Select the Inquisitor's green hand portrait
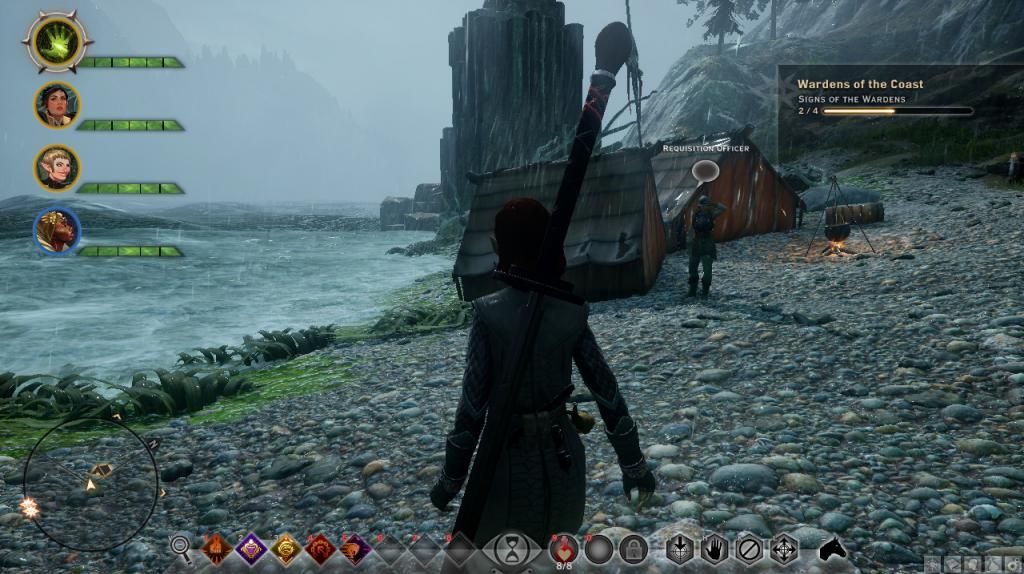This screenshot has width=1024, height=574. (58, 42)
